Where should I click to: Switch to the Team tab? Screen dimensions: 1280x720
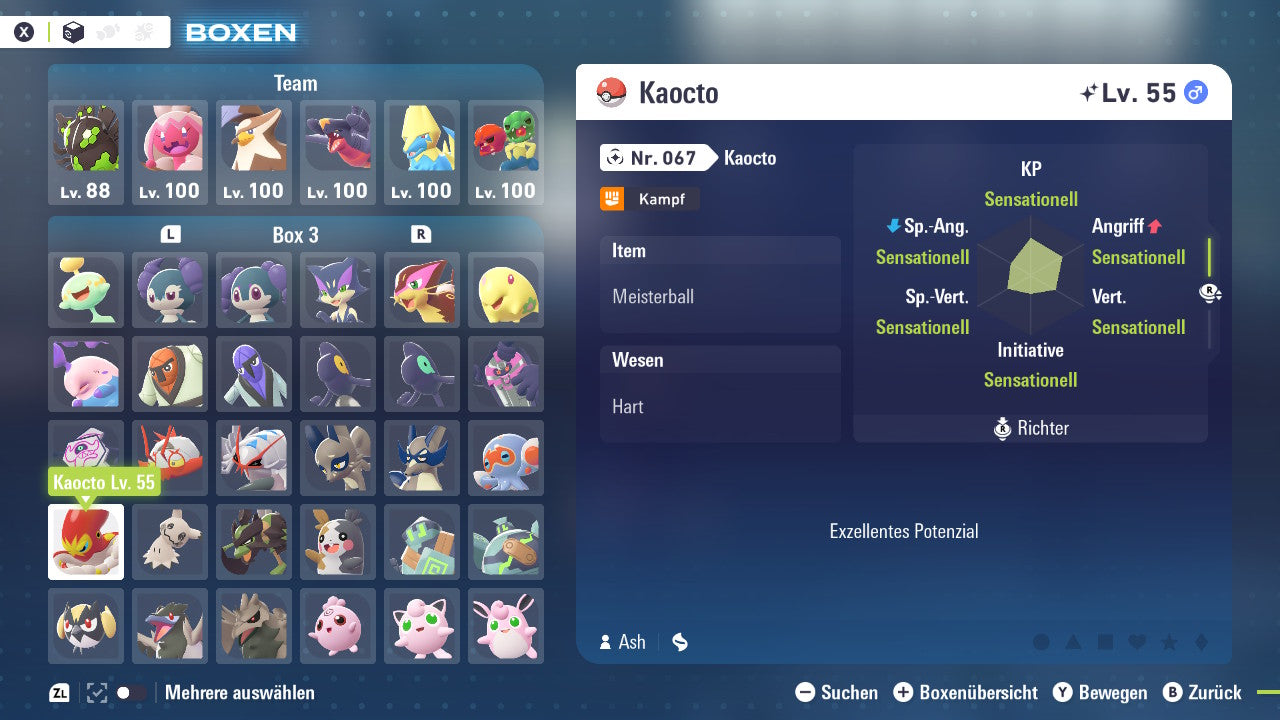click(295, 83)
